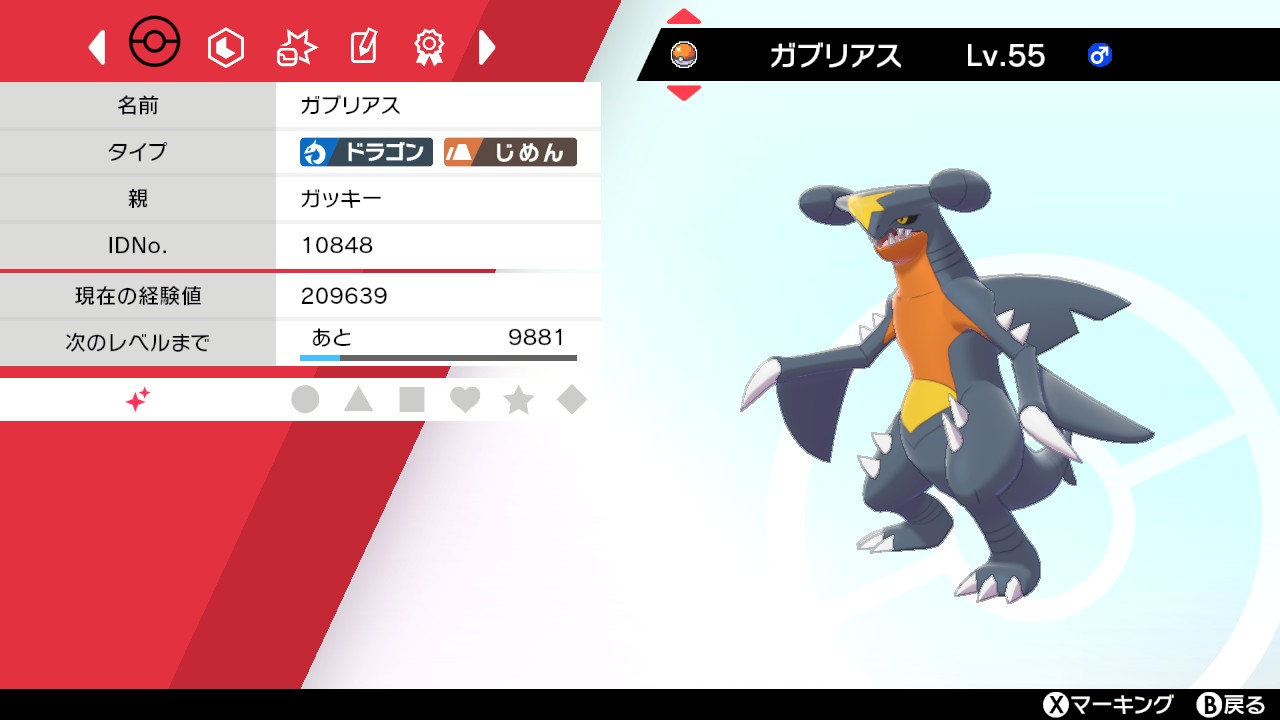Select the moves page star icon
Viewport: 1280px width, 720px height.
(x=294, y=46)
